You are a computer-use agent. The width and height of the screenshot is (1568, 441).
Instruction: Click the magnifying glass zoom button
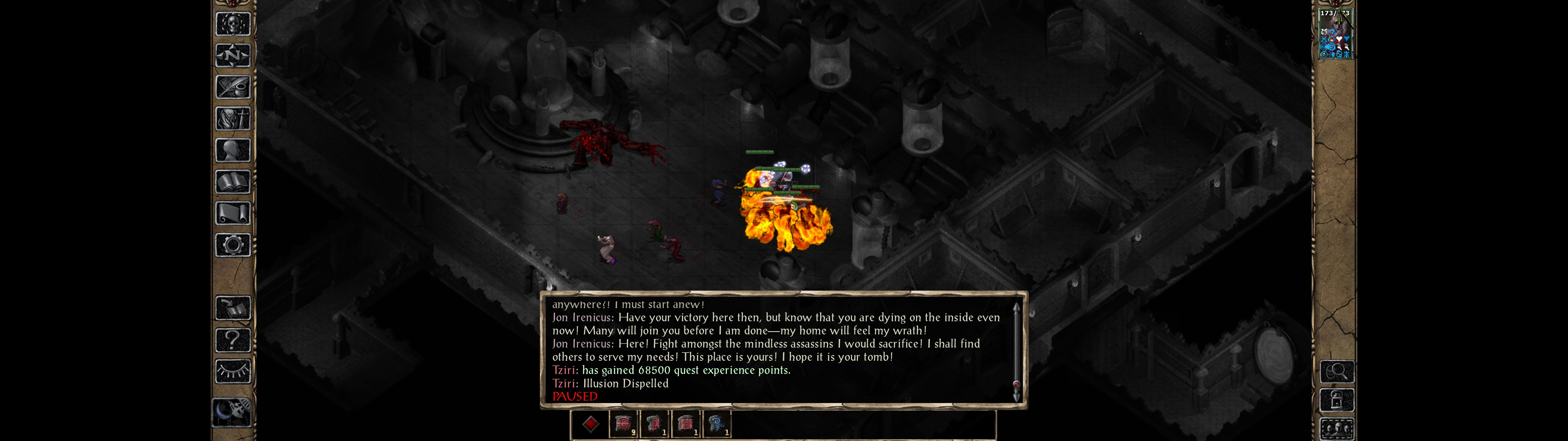click(1336, 371)
